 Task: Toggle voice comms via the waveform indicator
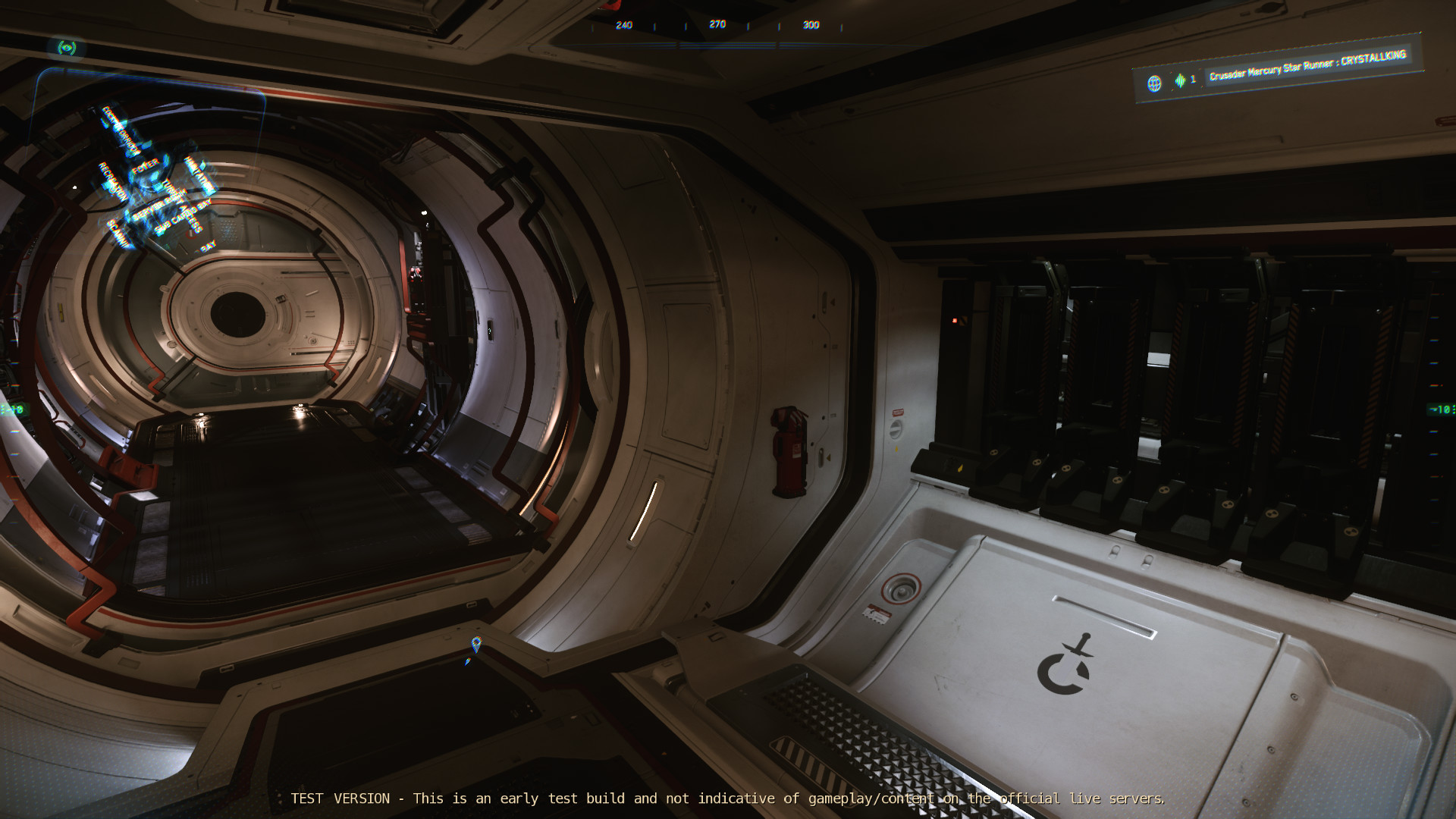click(1180, 80)
